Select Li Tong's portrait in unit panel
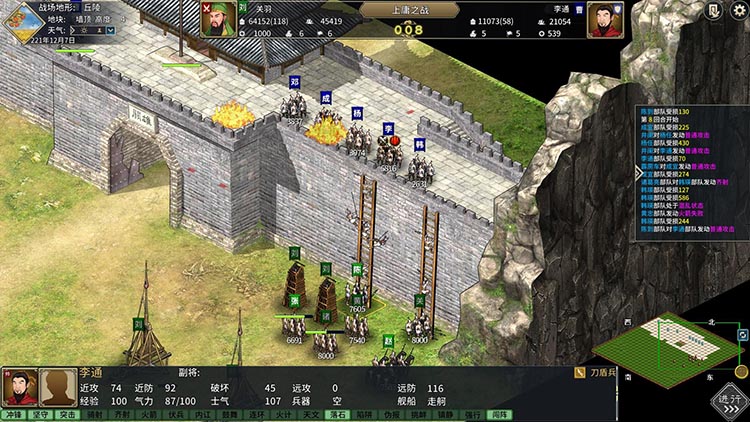The image size is (750, 422). [20, 387]
